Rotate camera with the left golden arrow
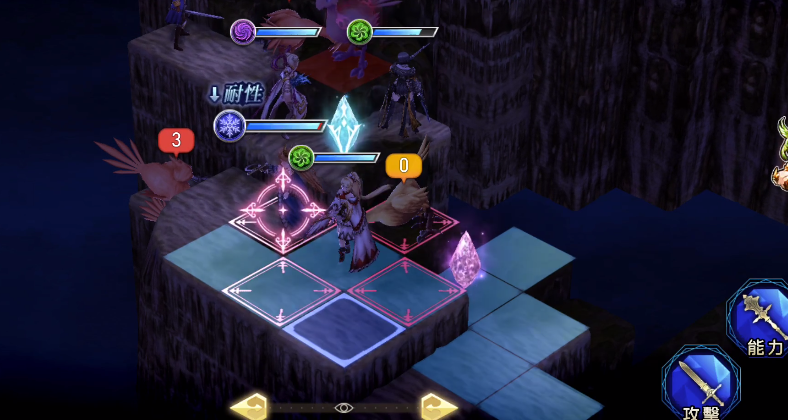Viewport: 788px width, 420px height. click(249, 407)
